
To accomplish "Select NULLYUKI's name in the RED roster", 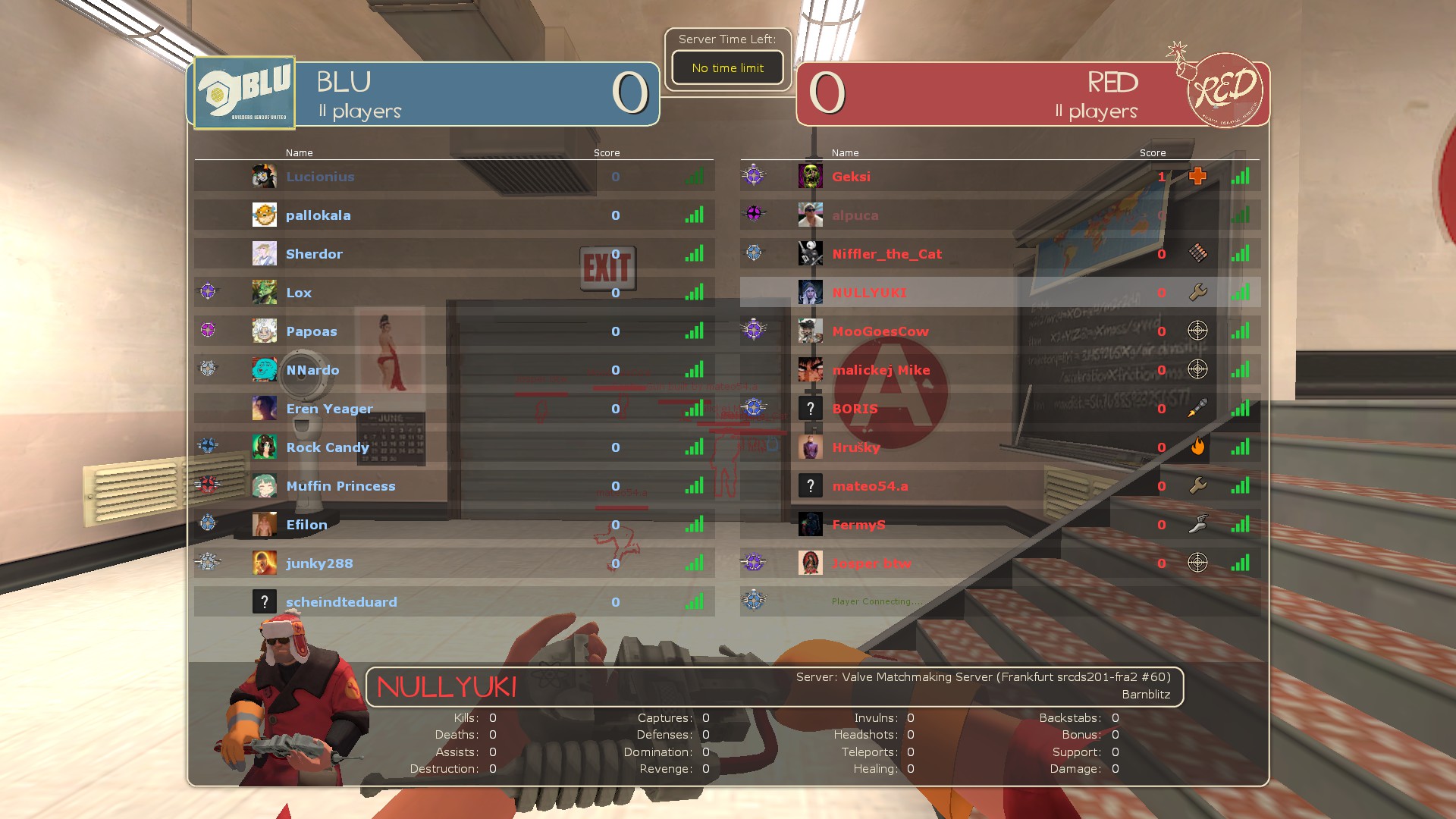I will [869, 292].
